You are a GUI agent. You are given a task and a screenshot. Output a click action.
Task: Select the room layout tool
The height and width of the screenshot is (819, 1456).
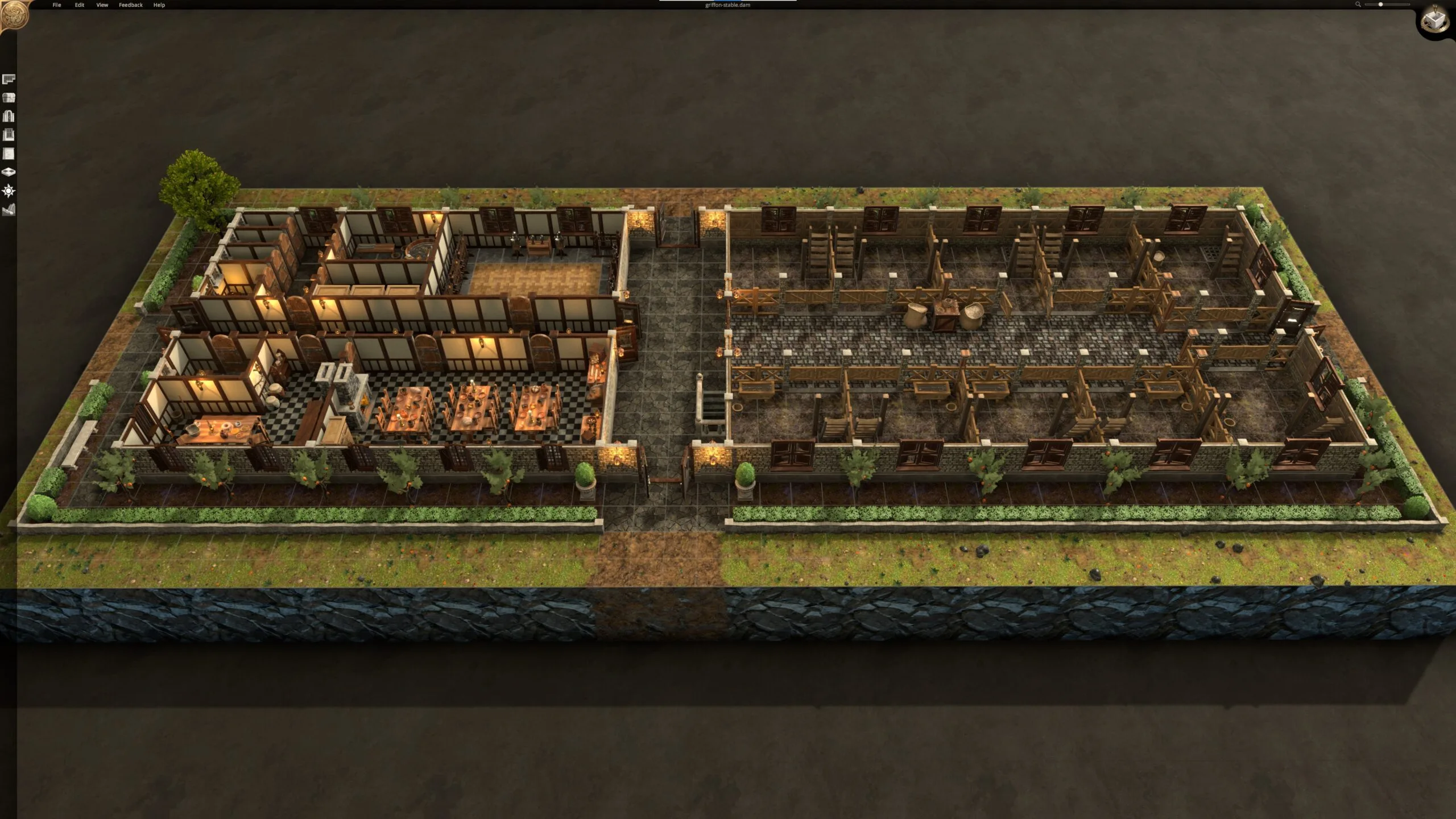point(8,78)
